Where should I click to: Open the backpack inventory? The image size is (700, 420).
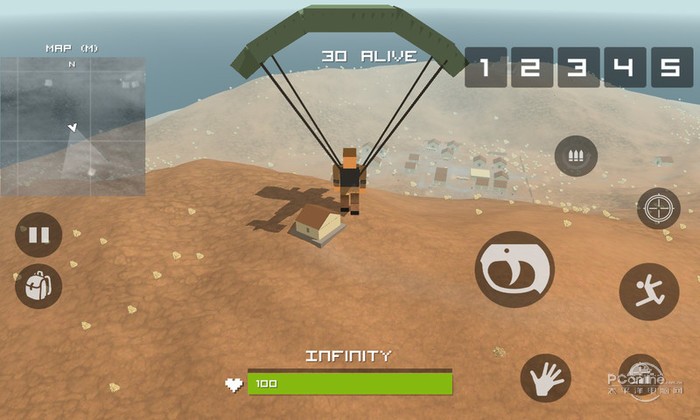click(38, 286)
